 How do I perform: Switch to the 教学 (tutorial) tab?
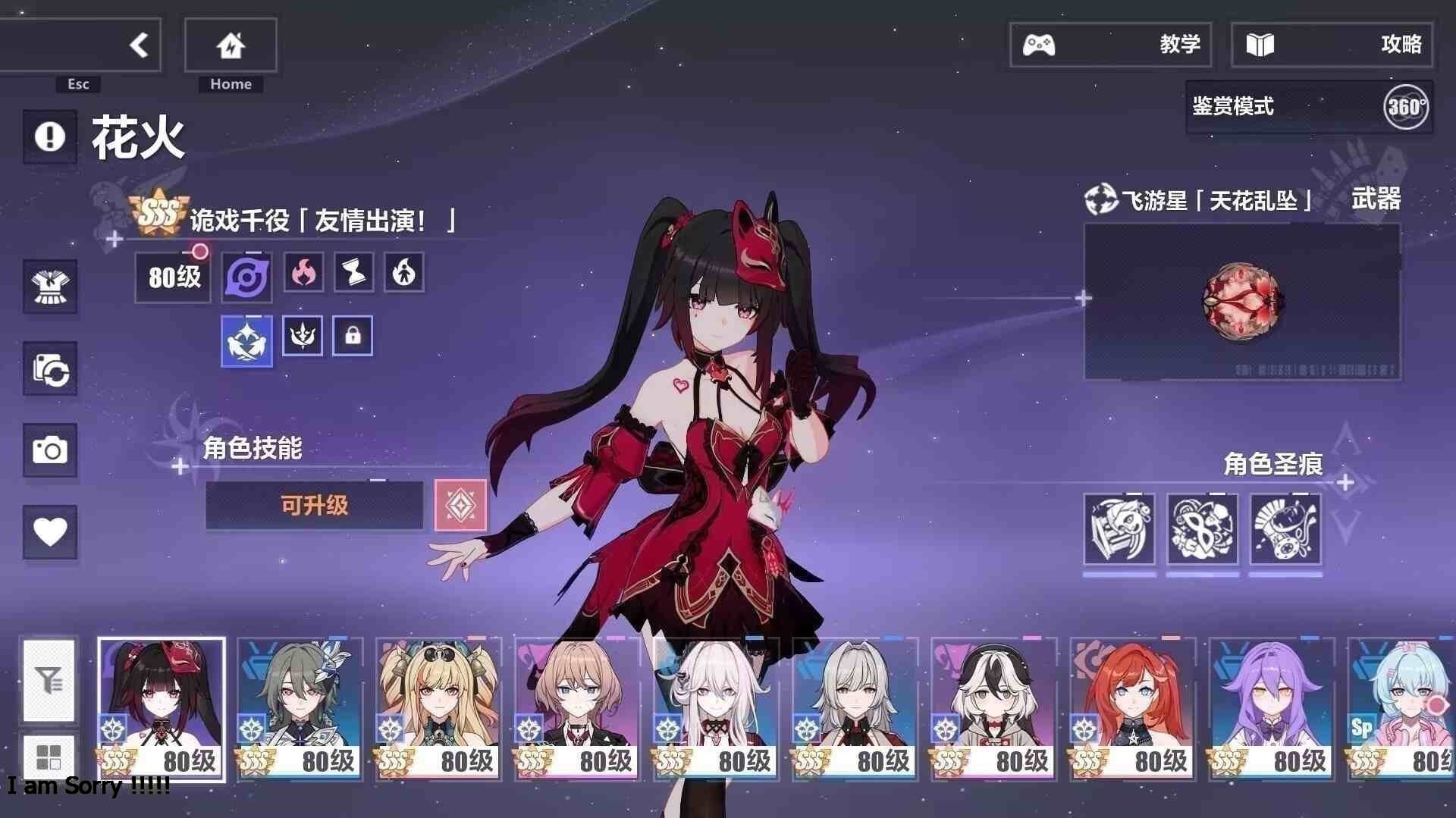point(1111,45)
